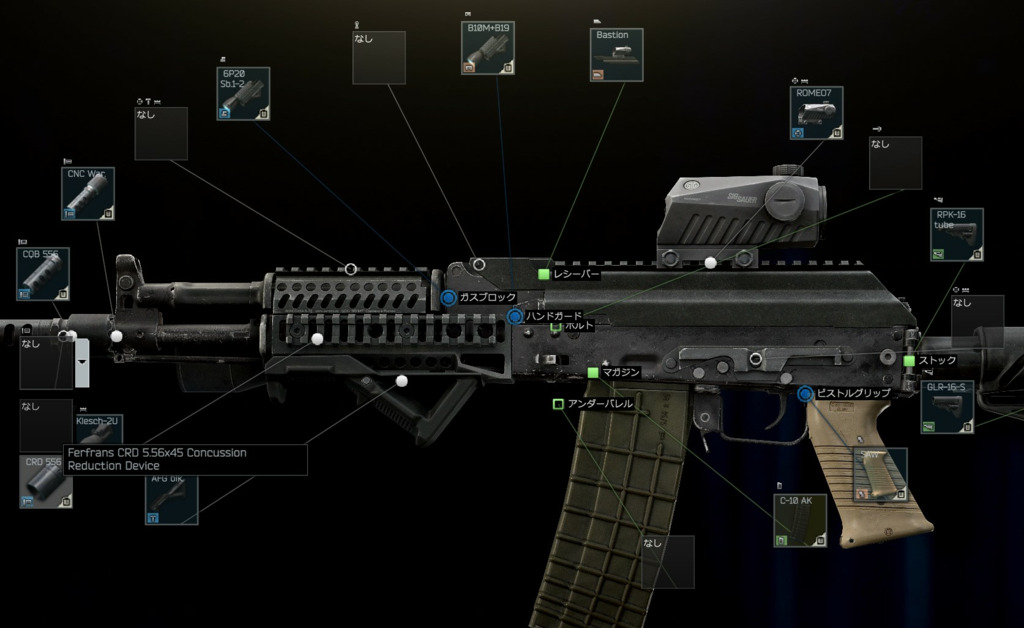Choose the GLR-16-S stock slot
The height and width of the screenshot is (628, 1024).
tap(946, 406)
